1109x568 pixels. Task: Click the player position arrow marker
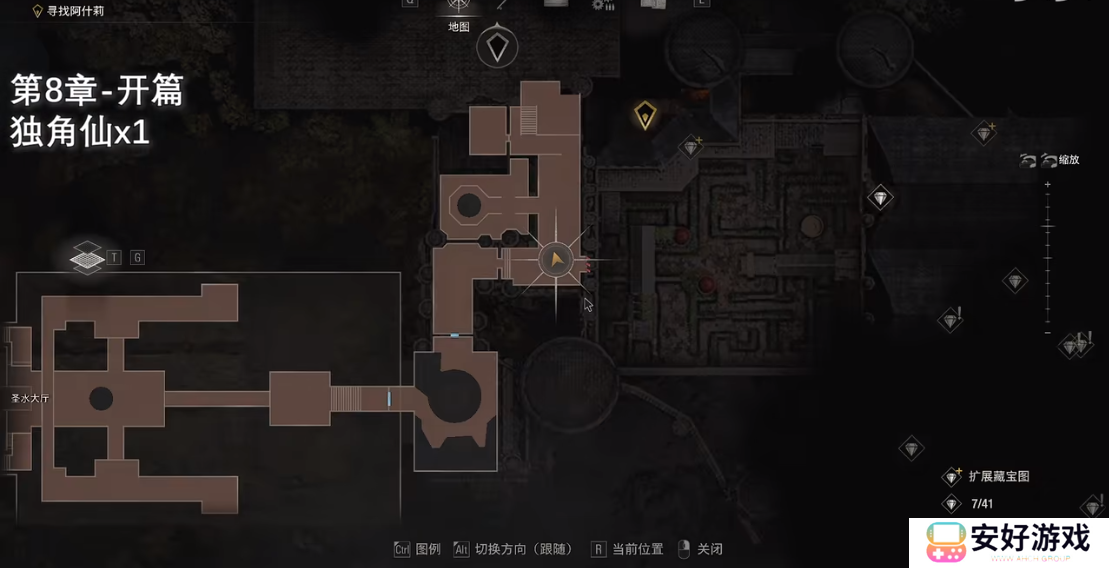point(554,261)
